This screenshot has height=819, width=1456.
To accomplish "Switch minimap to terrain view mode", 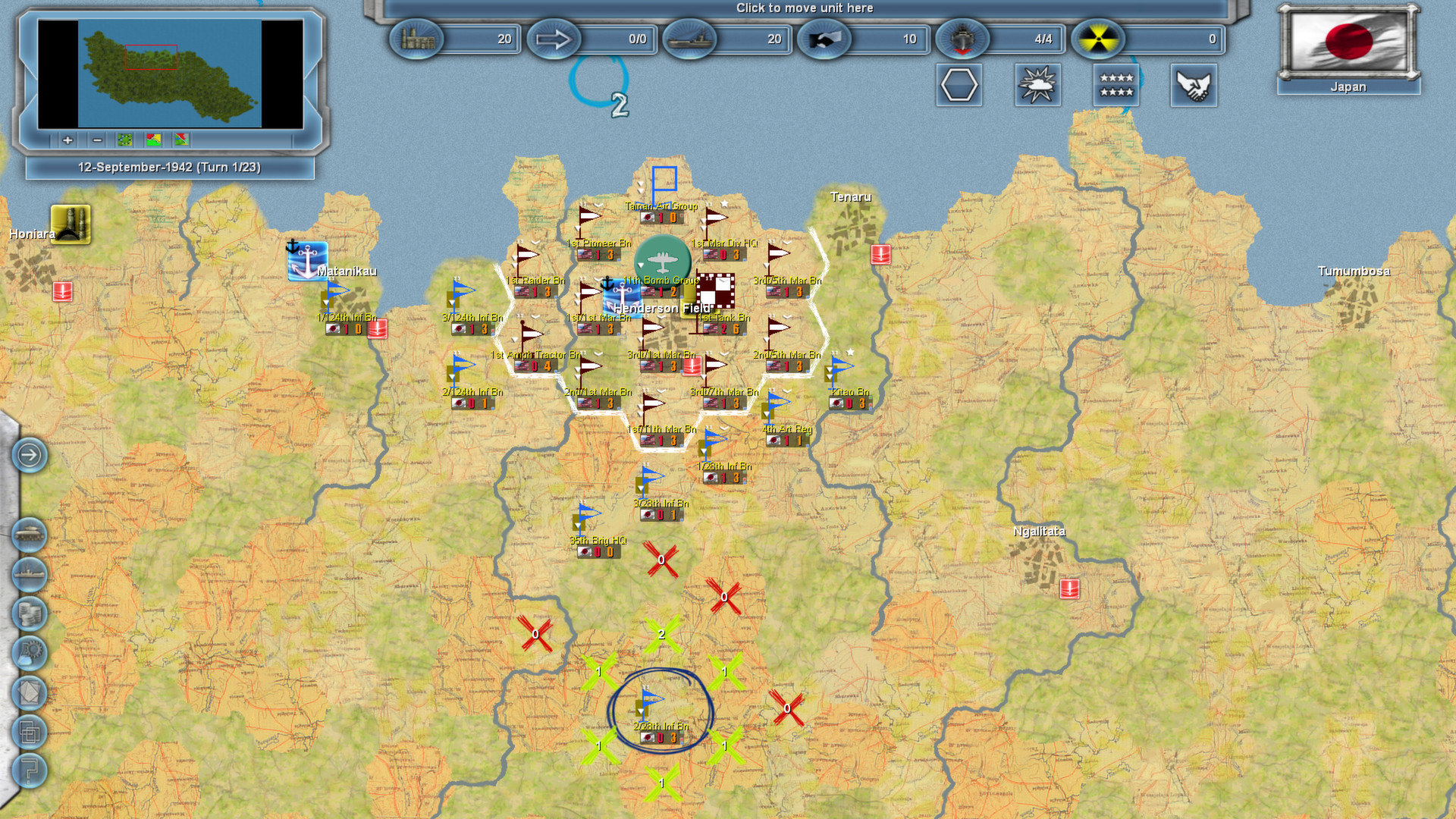I will (x=124, y=140).
